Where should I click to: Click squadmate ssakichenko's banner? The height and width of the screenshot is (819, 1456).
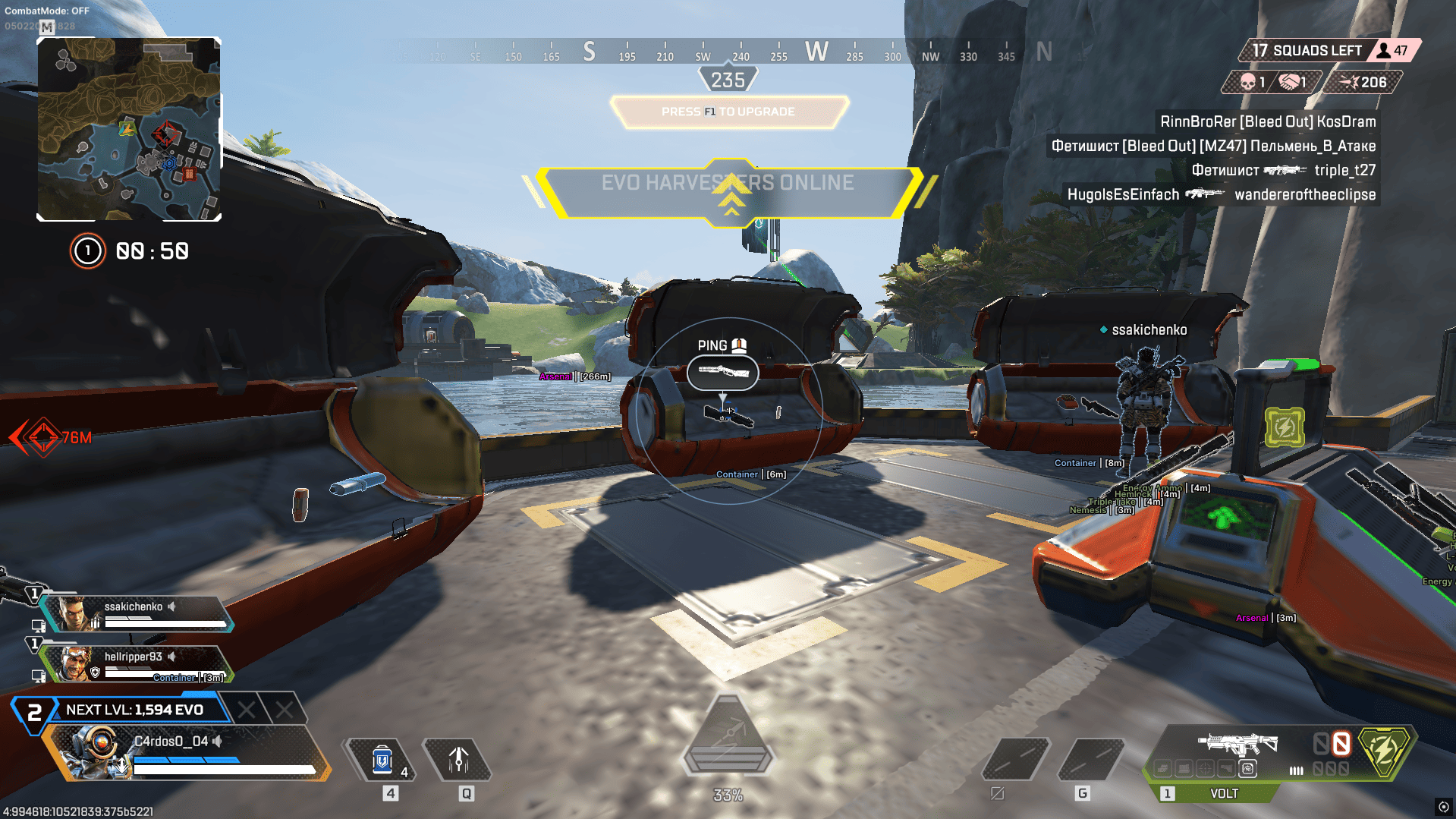pyautogui.click(x=137, y=613)
